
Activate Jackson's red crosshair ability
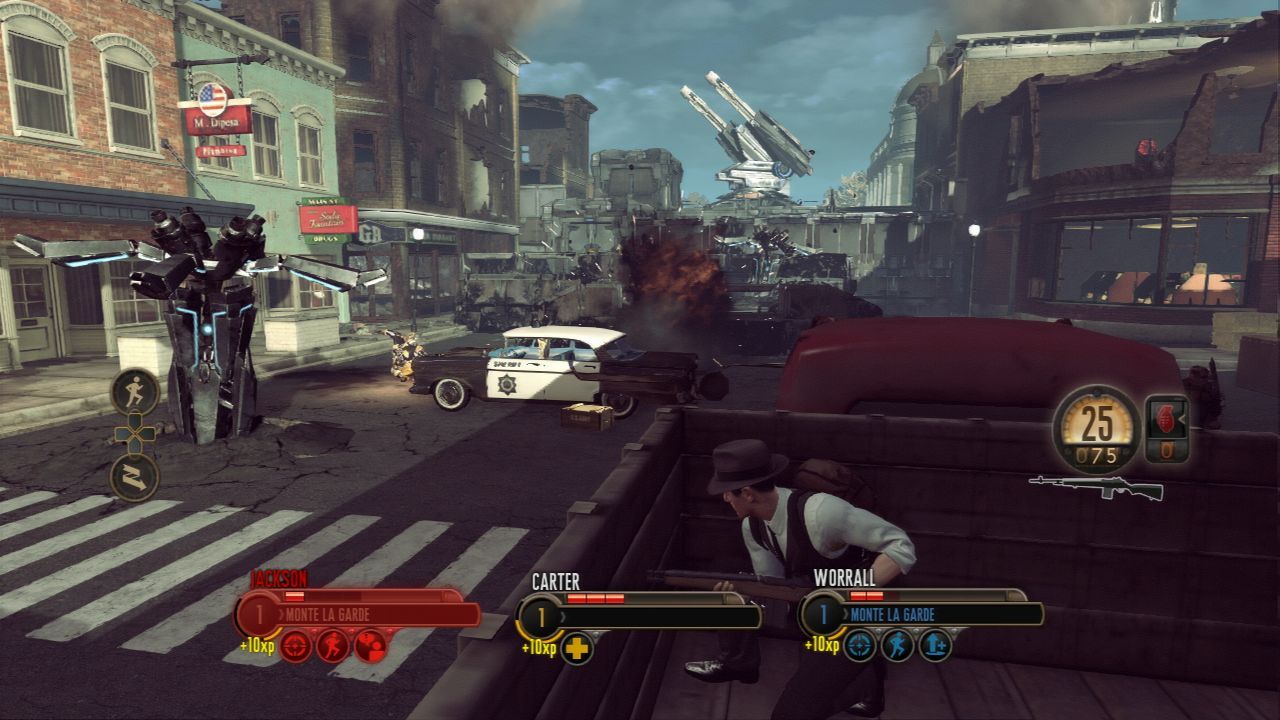(x=296, y=646)
